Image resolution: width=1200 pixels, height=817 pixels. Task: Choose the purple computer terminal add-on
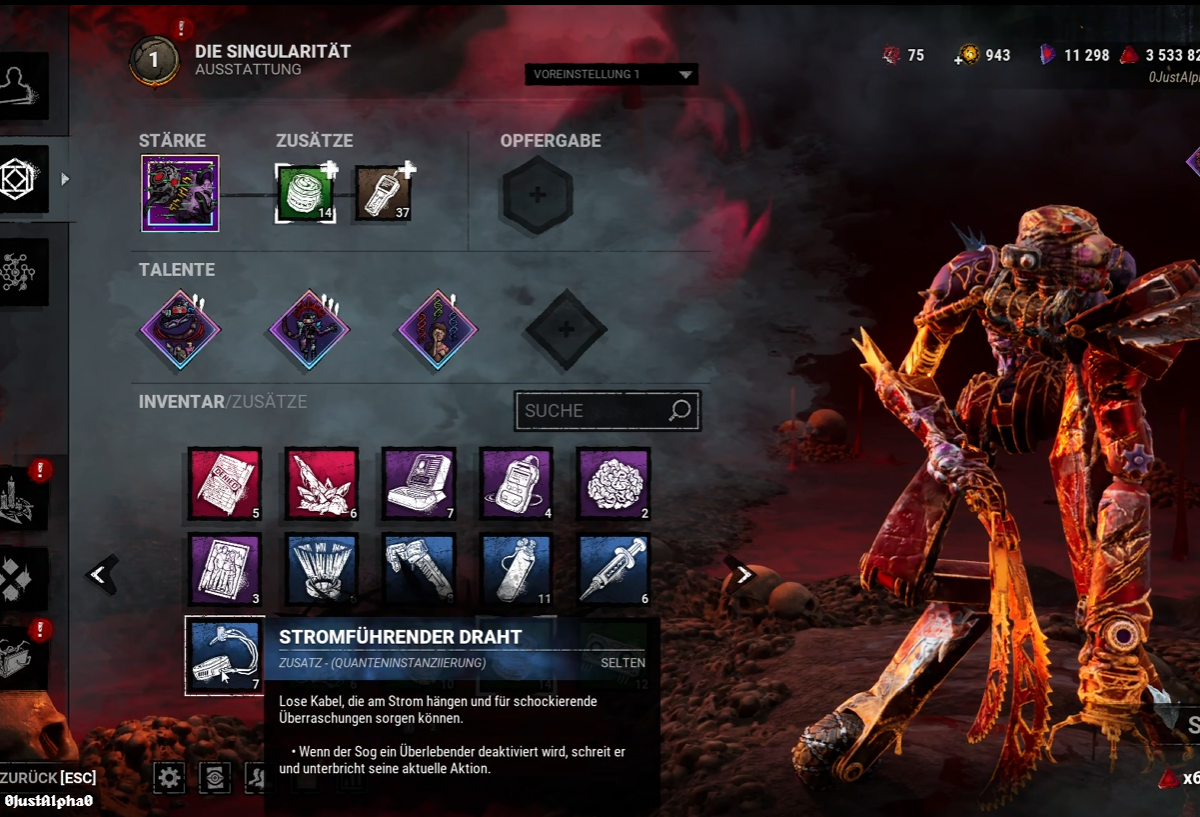(x=419, y=484)
